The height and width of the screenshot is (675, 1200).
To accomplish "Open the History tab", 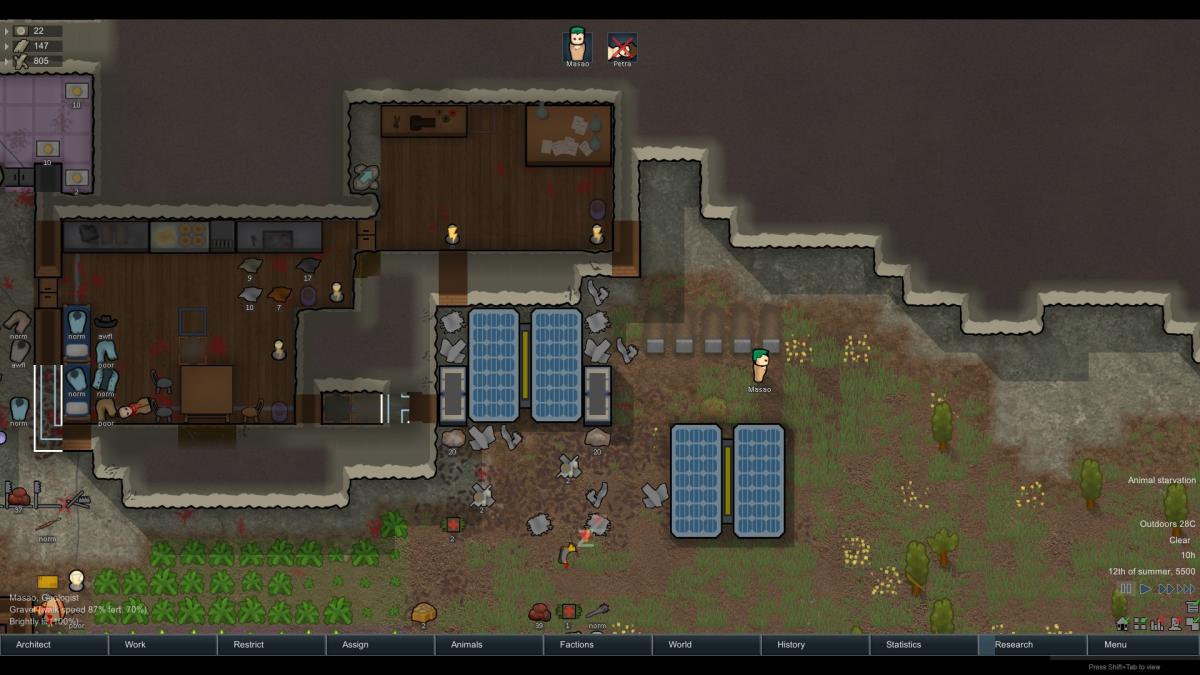I will pos(816,645).
